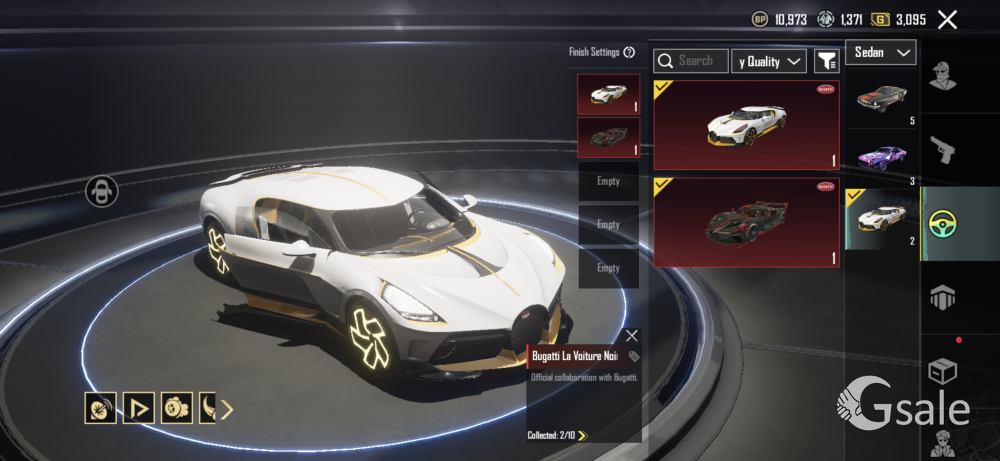Click the vehicle search field
1000x461 pixels.
click(x=691, y=61)
